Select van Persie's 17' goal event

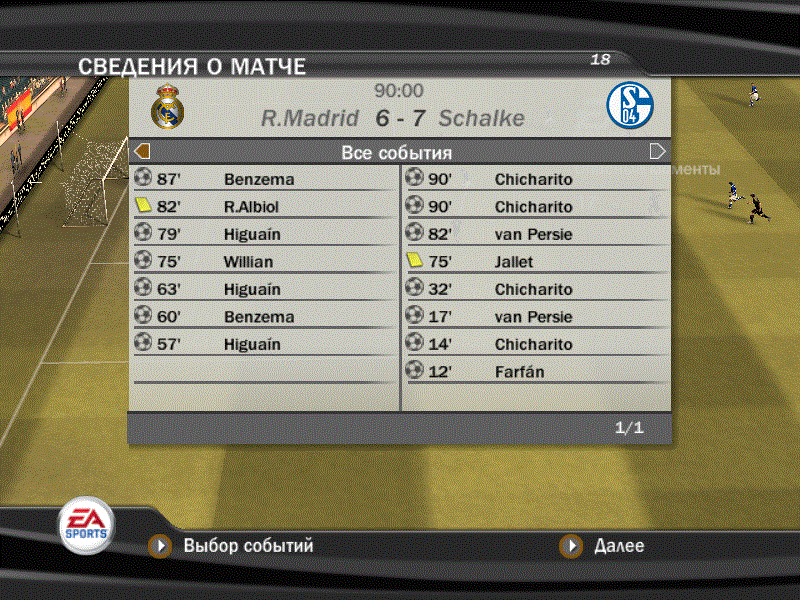535,317
